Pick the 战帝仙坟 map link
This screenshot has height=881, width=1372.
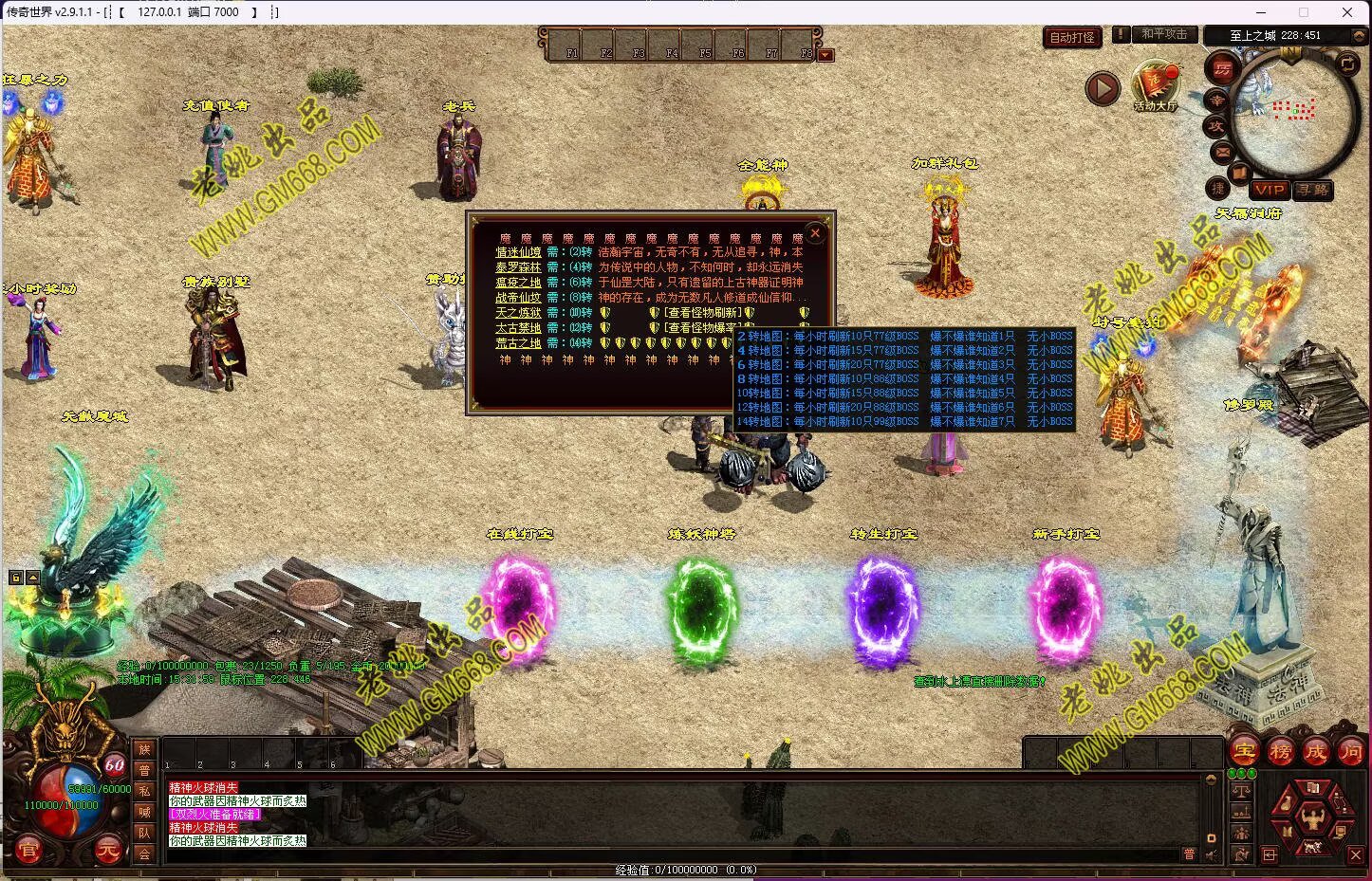tap(518, 298)
